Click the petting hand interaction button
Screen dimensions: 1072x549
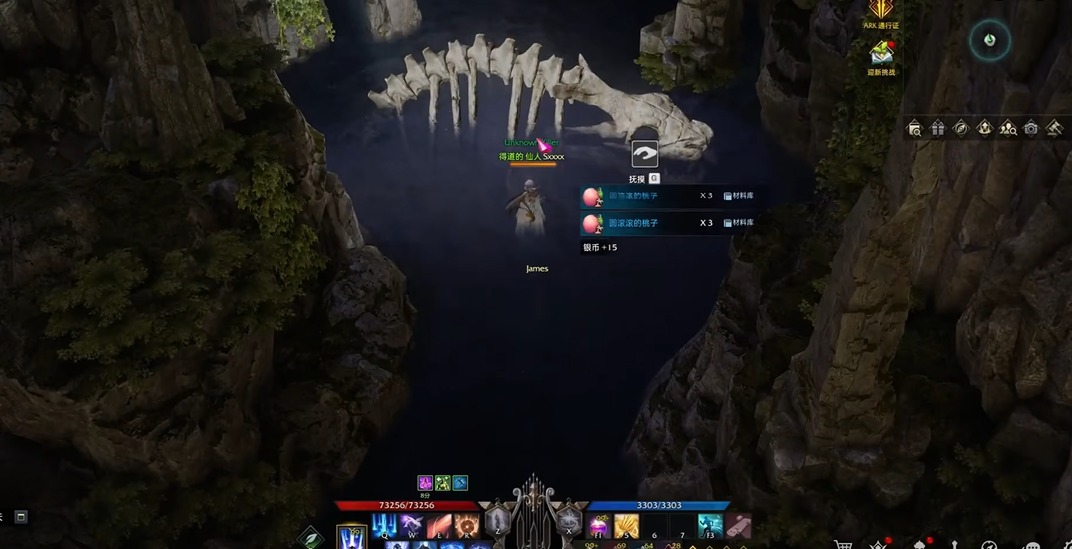pyautogui.click(x=645, y=154)
